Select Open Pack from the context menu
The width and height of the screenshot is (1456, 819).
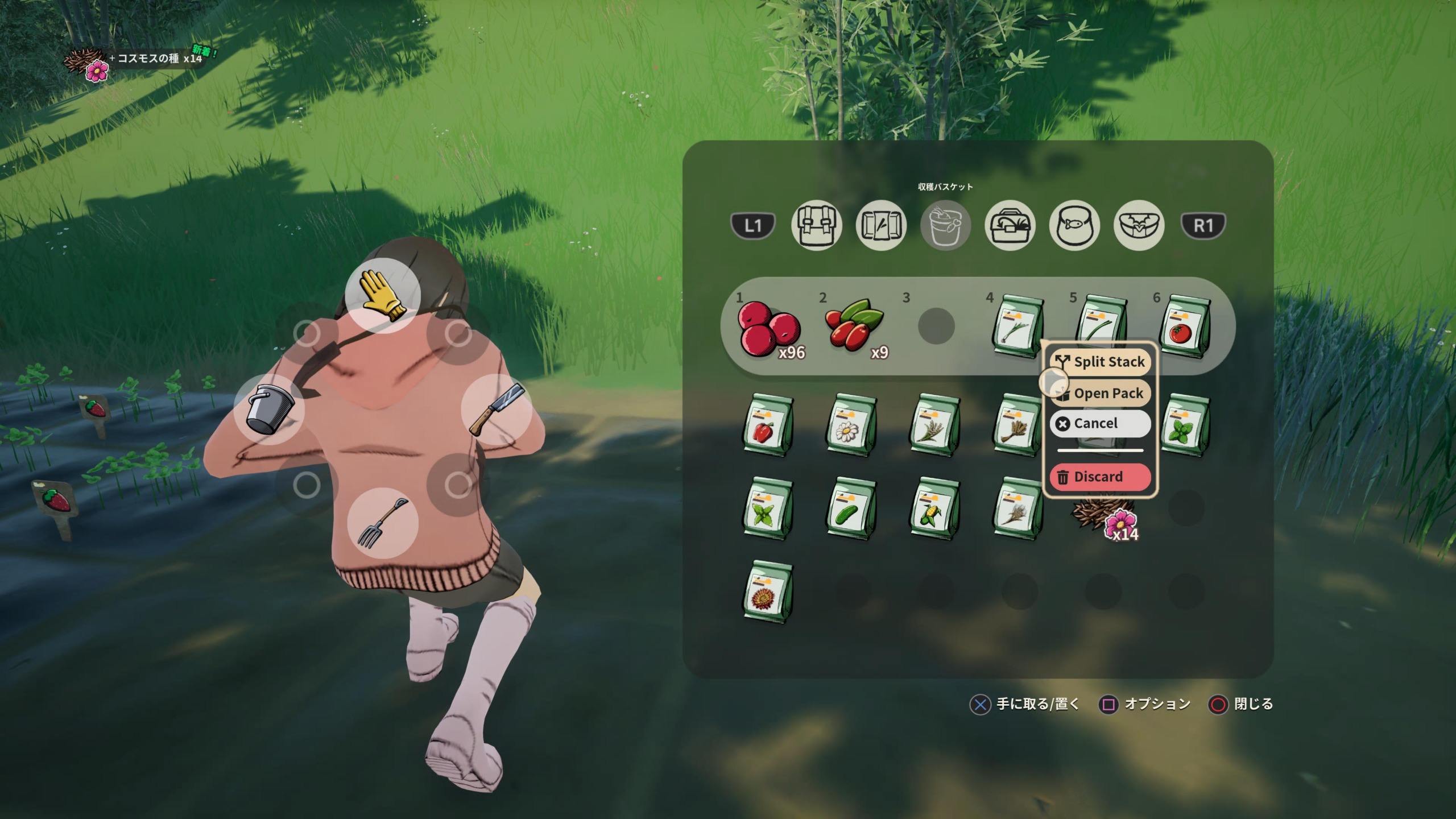click(x=1101, y=393)
